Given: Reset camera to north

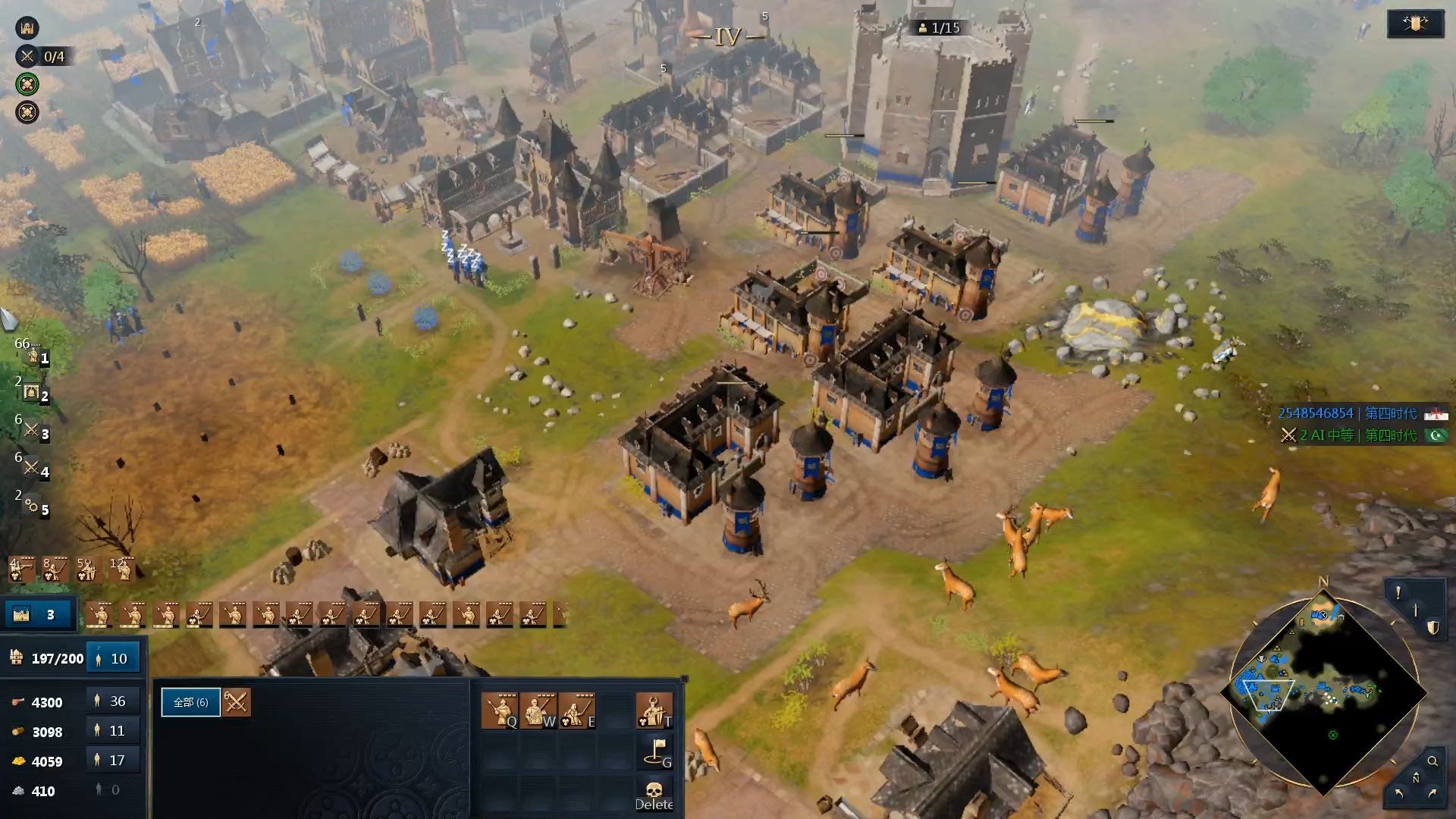Looking at the screenshot, I should click(1415, 778).
